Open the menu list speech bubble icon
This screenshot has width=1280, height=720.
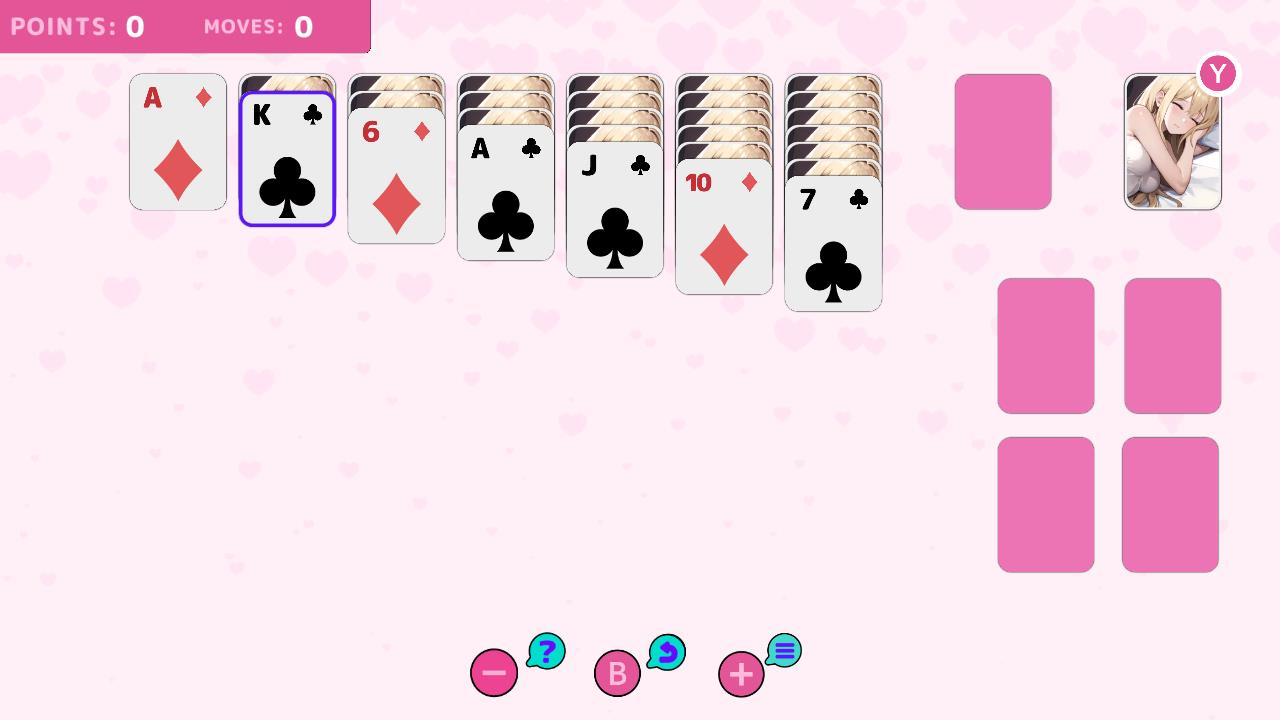coord(784,650)
